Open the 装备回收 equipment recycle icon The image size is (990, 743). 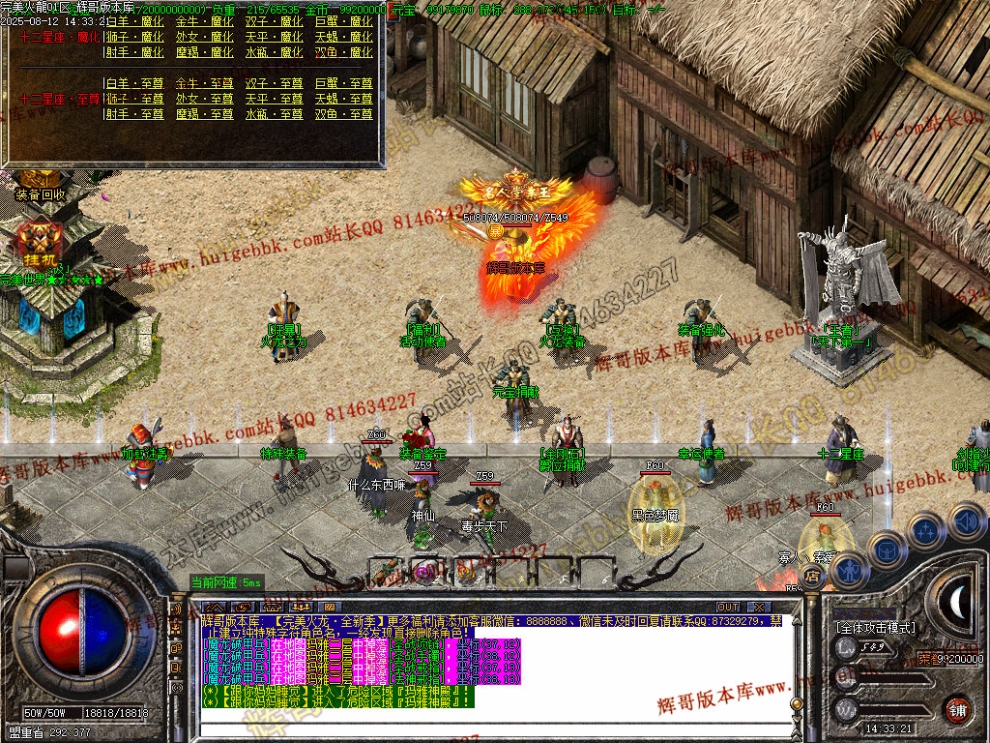click(x=40, y=194)
